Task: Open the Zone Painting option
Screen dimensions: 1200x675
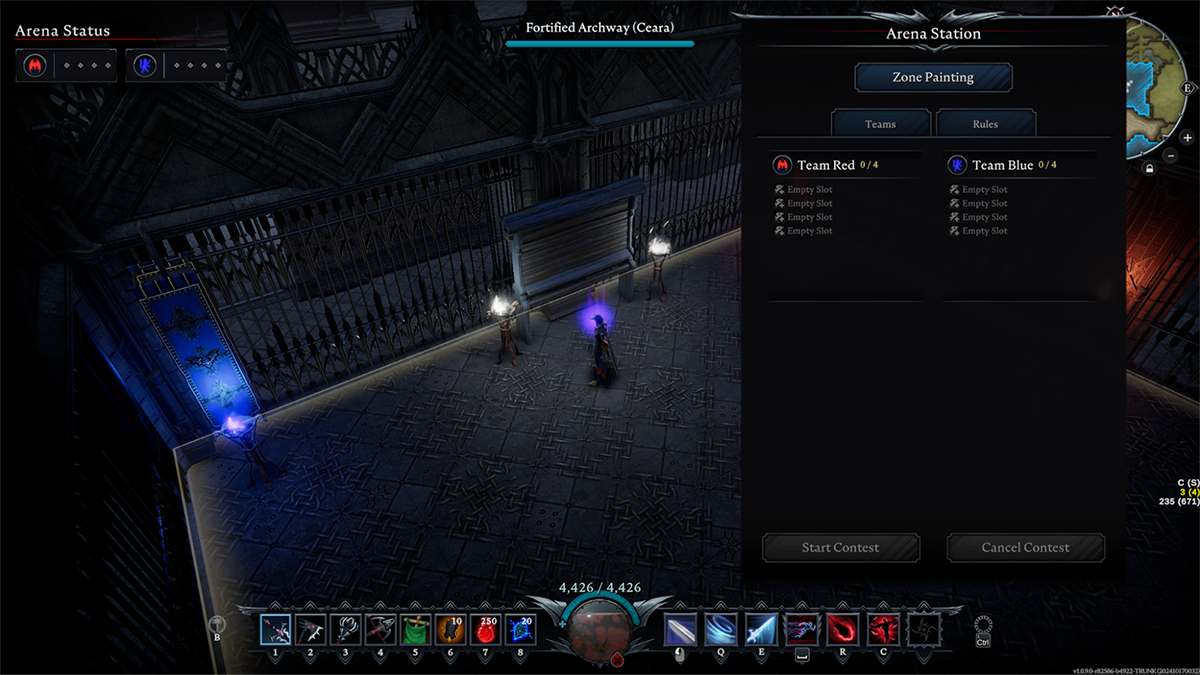Action: tap(933, 77)
